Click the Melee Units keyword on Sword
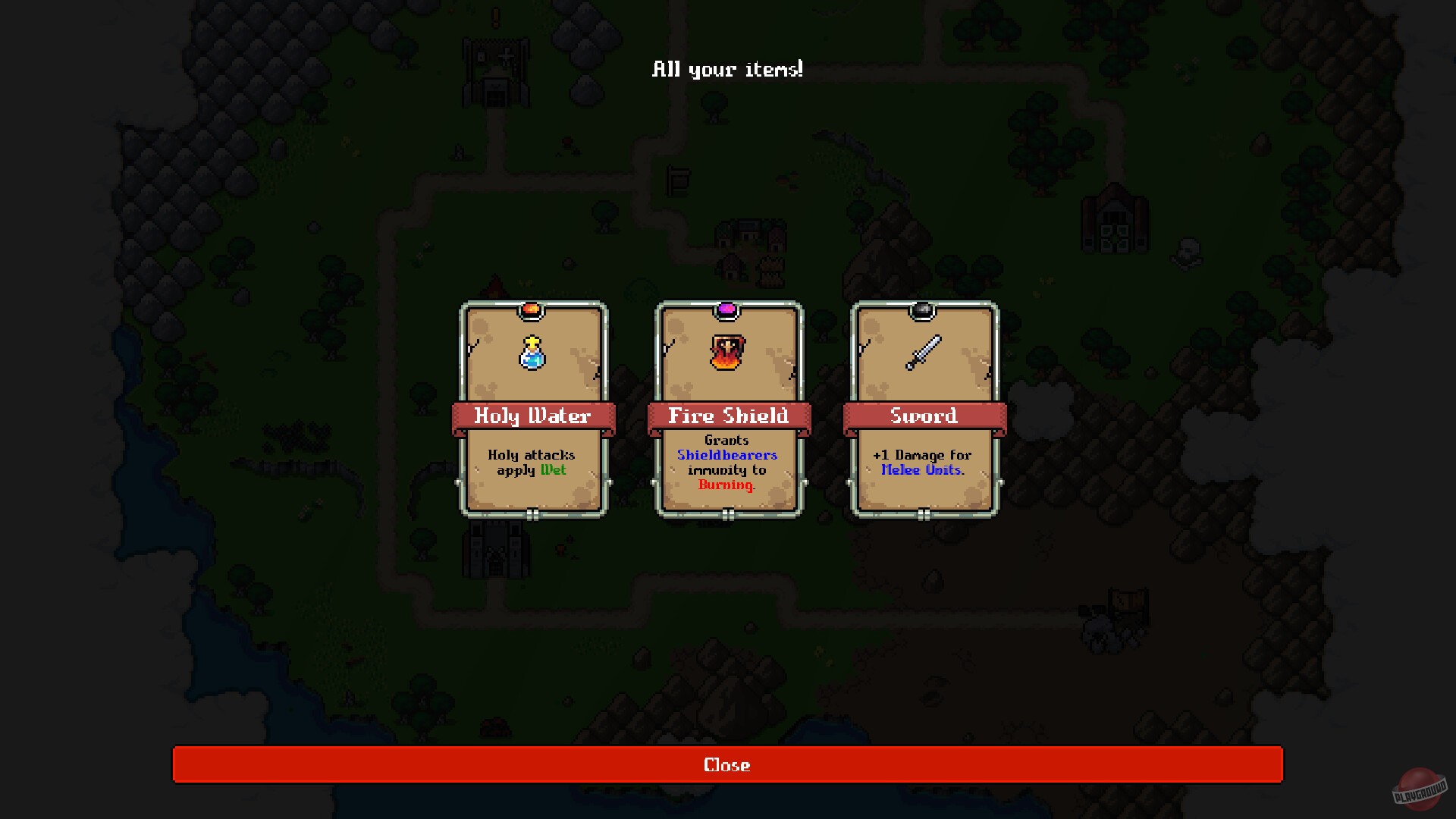 (921, 469)
